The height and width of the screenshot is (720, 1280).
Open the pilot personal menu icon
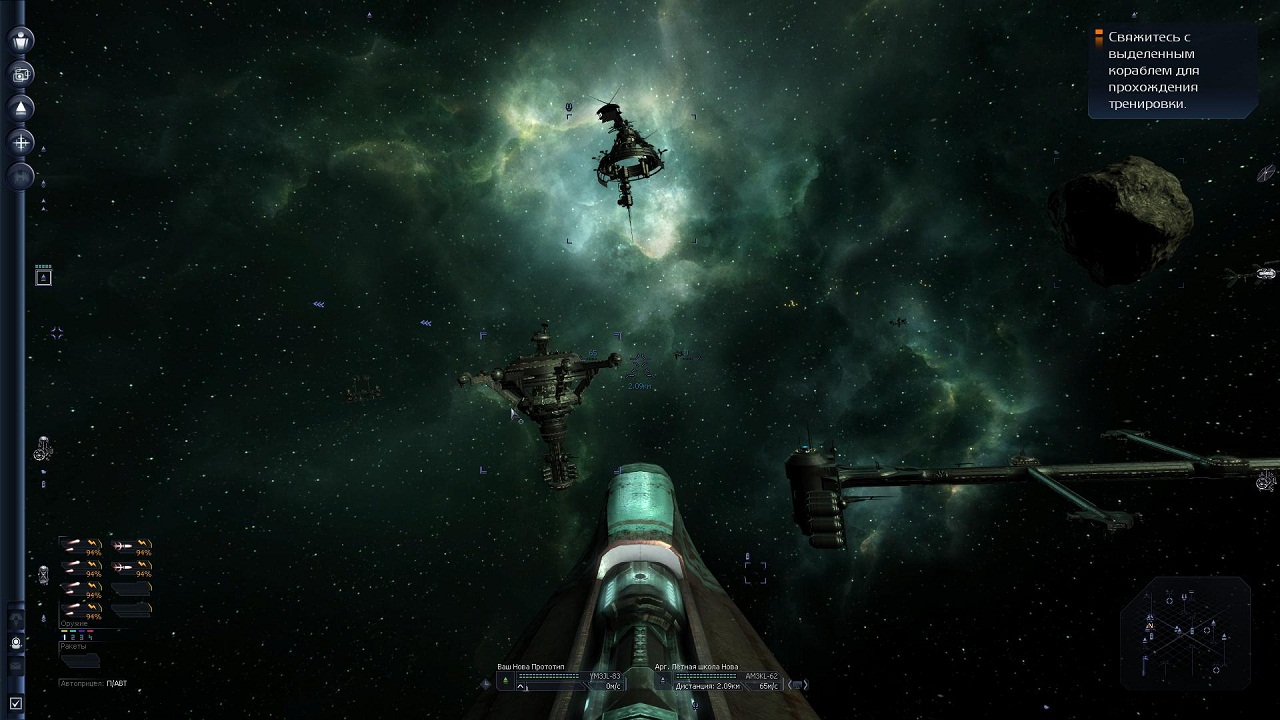(x=21, y=40)
